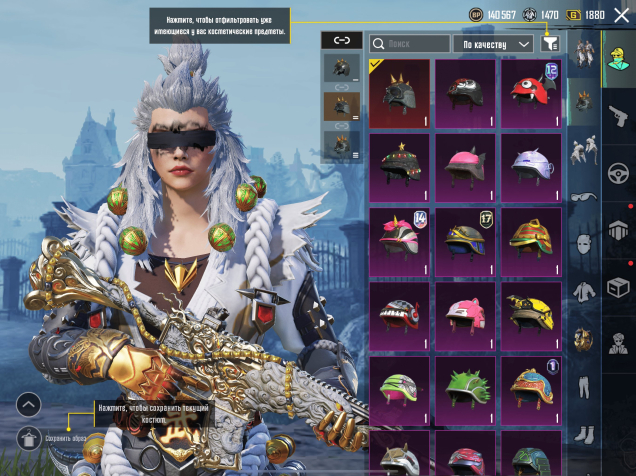Pick the shark-teeth checkered helmet
Image resolution: width=636 pixels, height=476 pixels.
pyautogui.click(x=400, y=316)
